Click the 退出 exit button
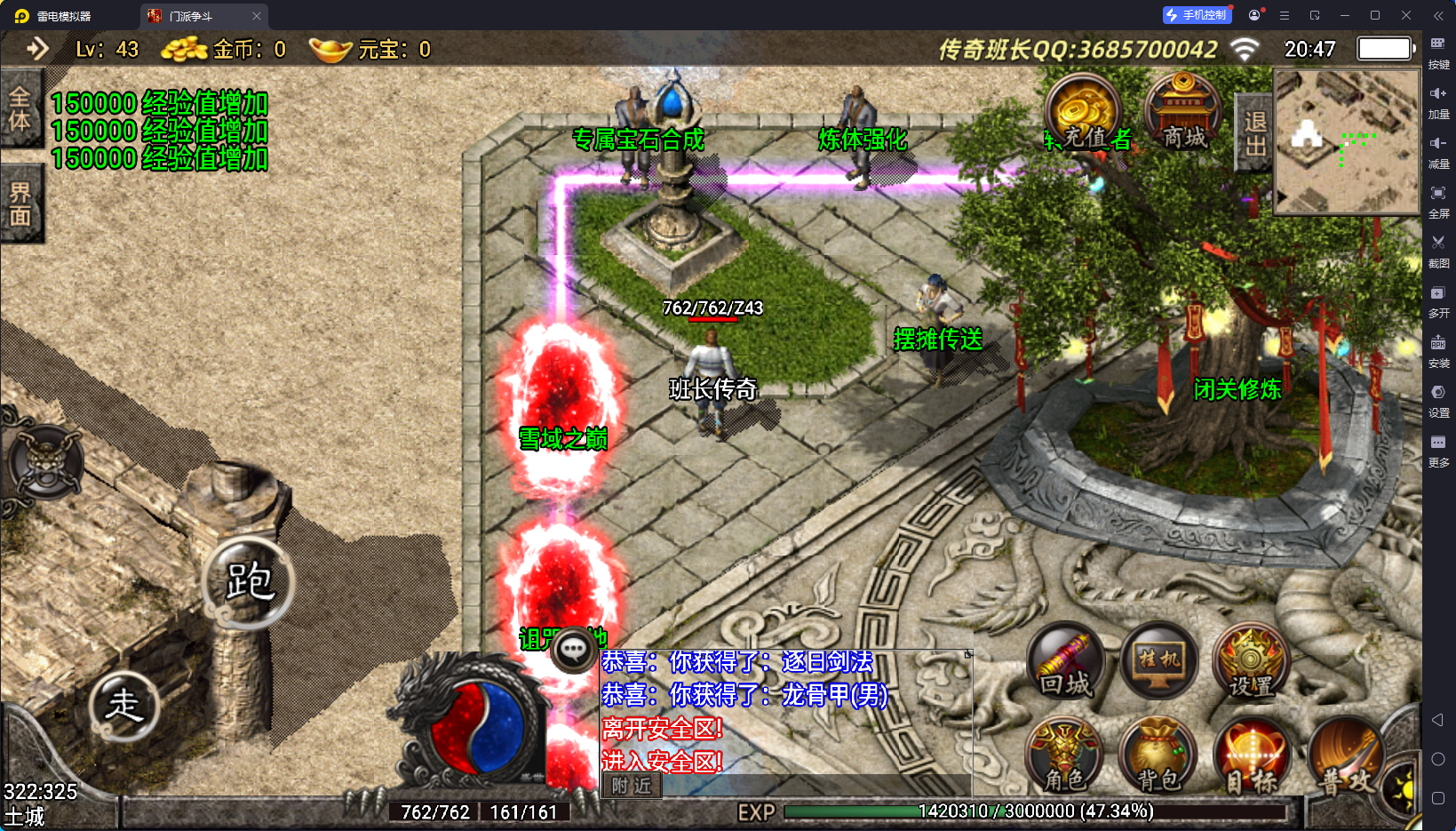The width and height of the screenshot is (1456, 831). pos(1254,133)
